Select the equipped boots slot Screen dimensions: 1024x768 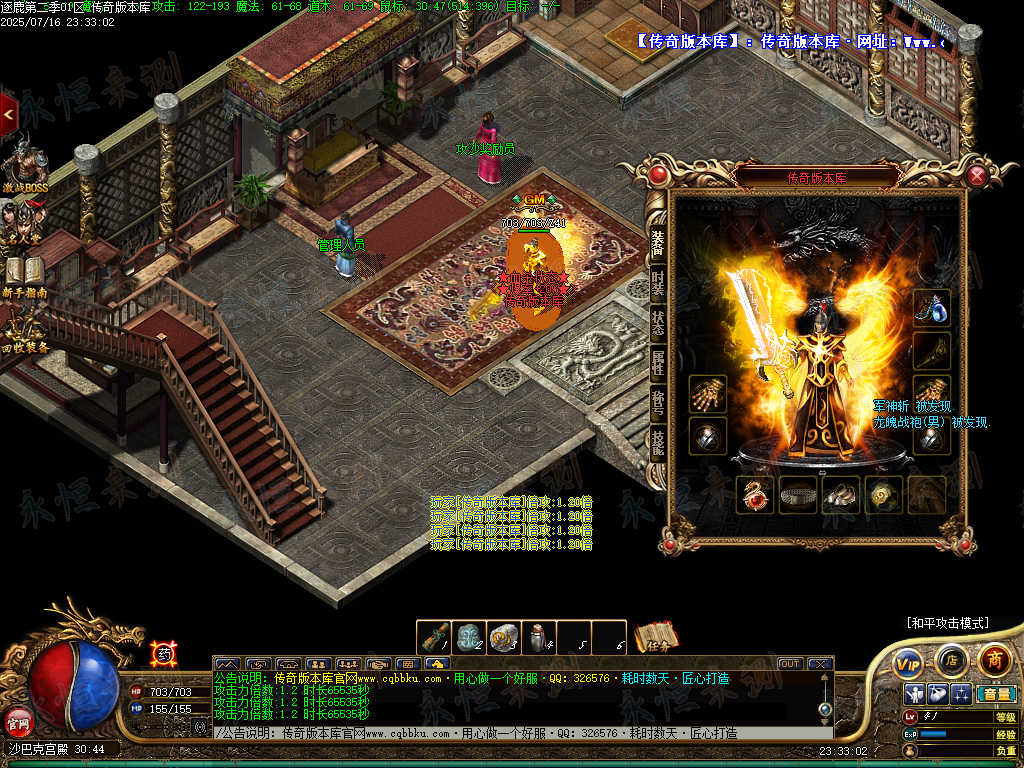(x=841, y=495)
